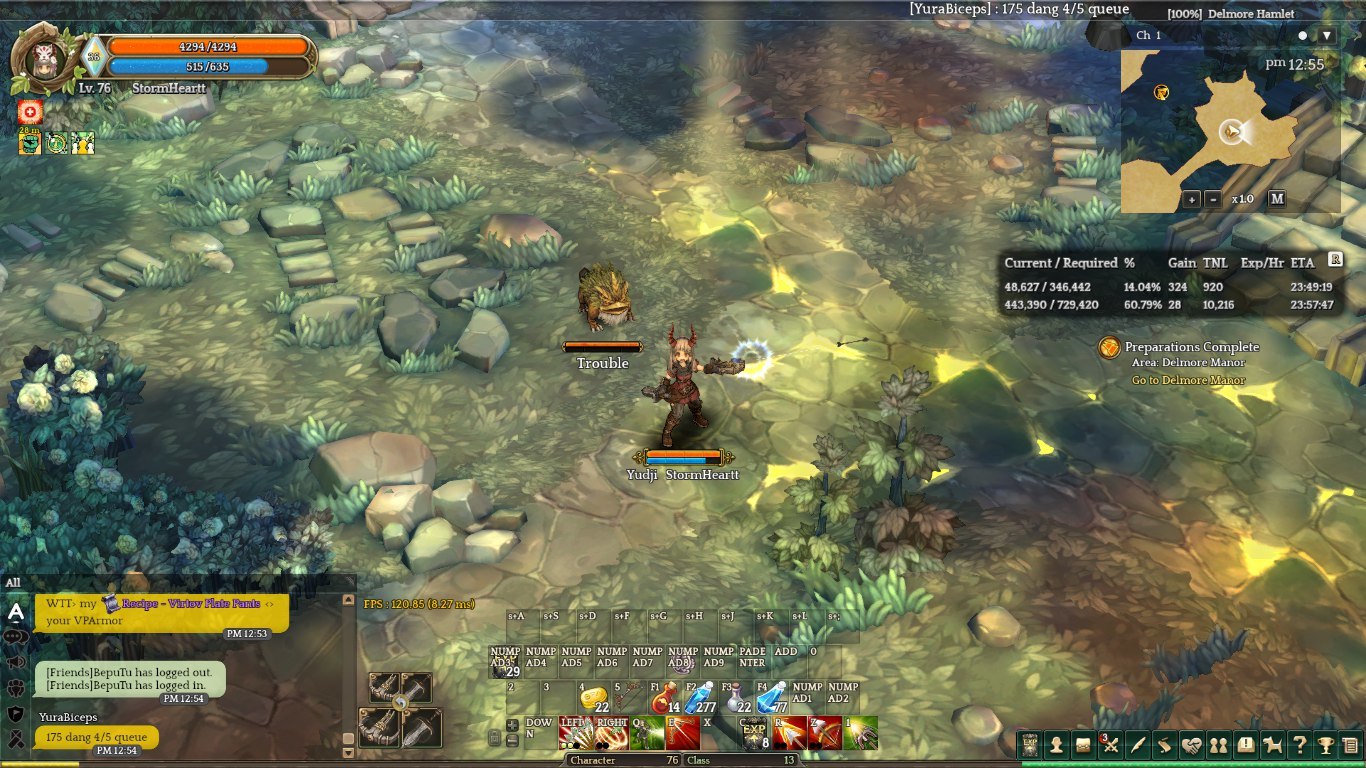Open the full map with M button

tap(1277, 198)
